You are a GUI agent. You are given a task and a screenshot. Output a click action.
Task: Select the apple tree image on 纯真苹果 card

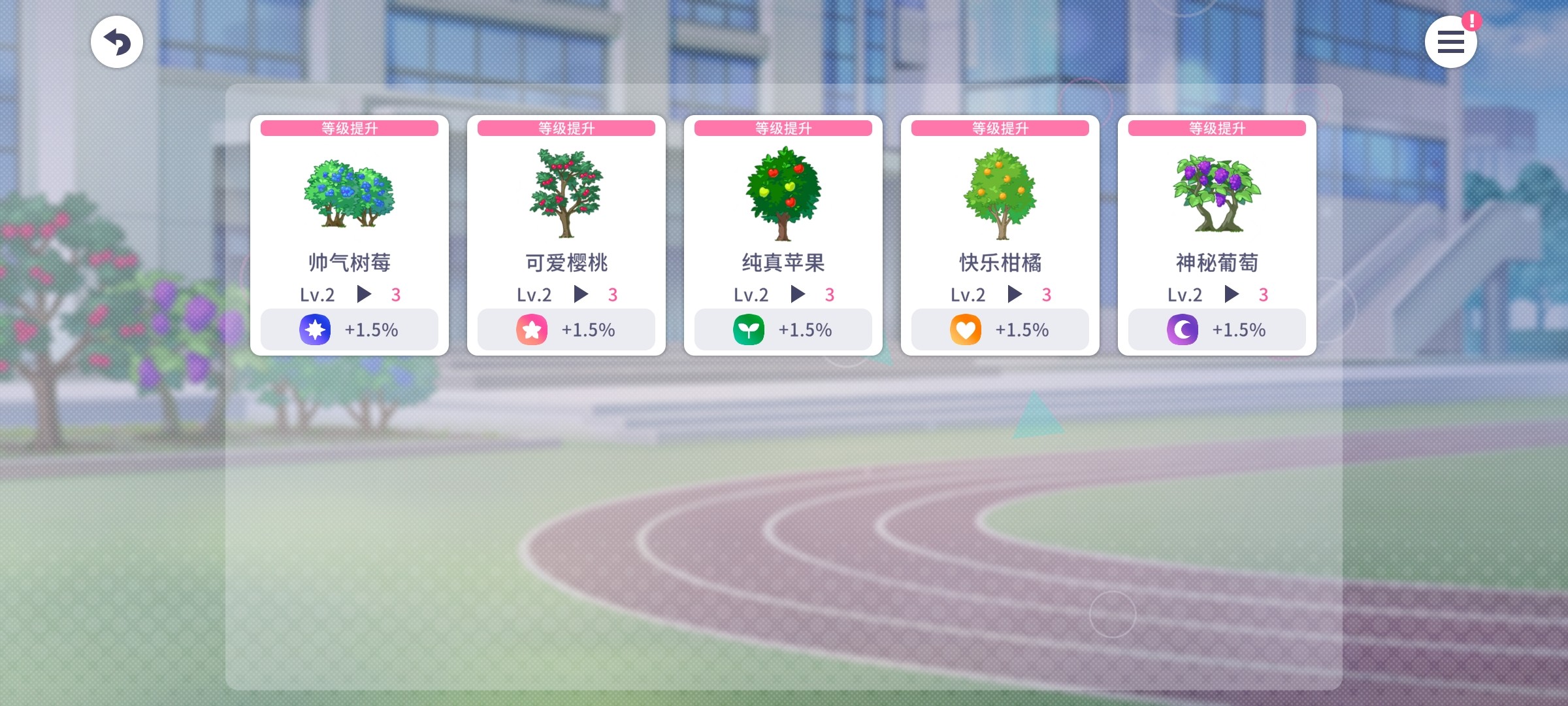783,194
